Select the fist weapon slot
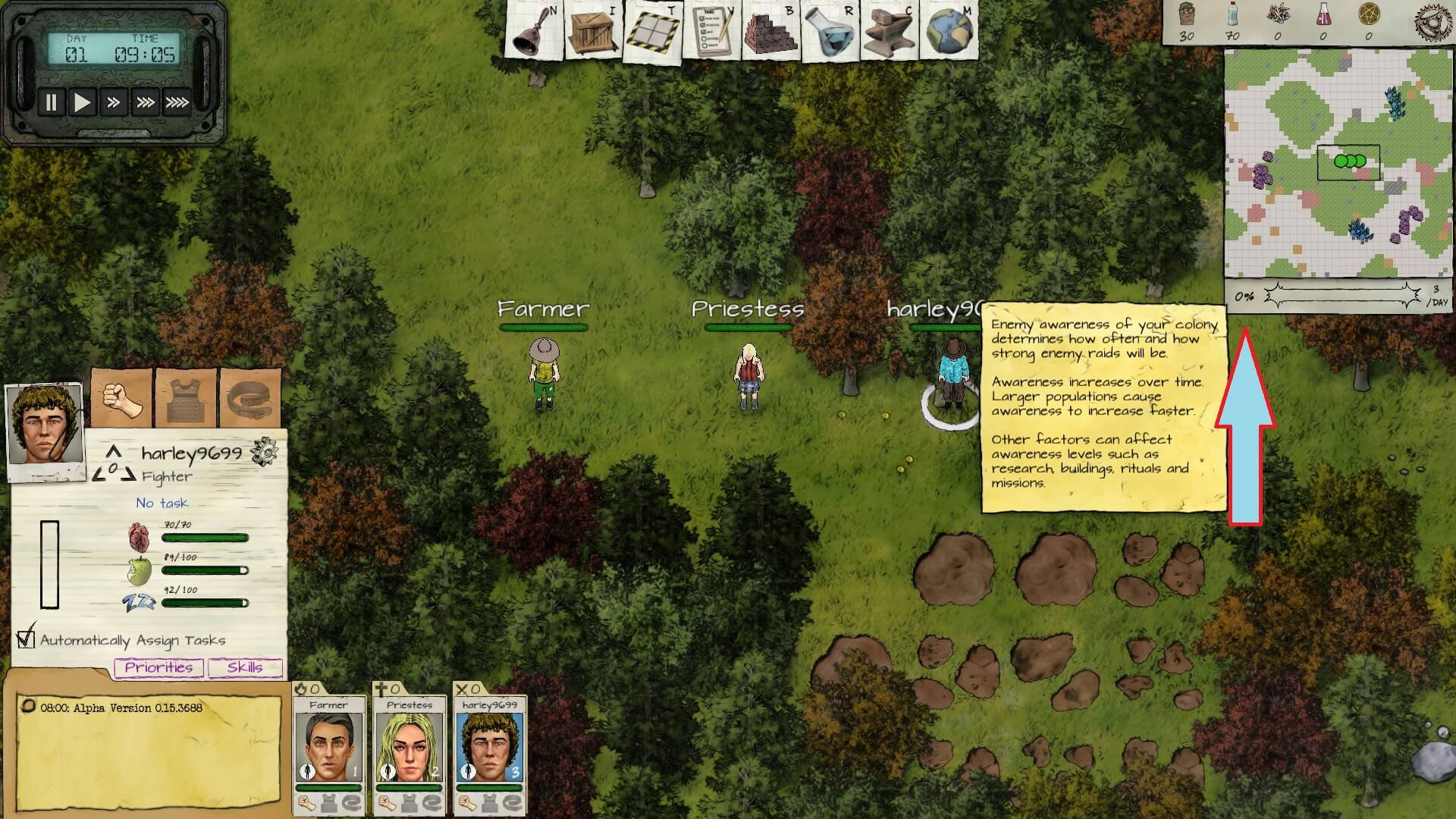 [121, 398]
